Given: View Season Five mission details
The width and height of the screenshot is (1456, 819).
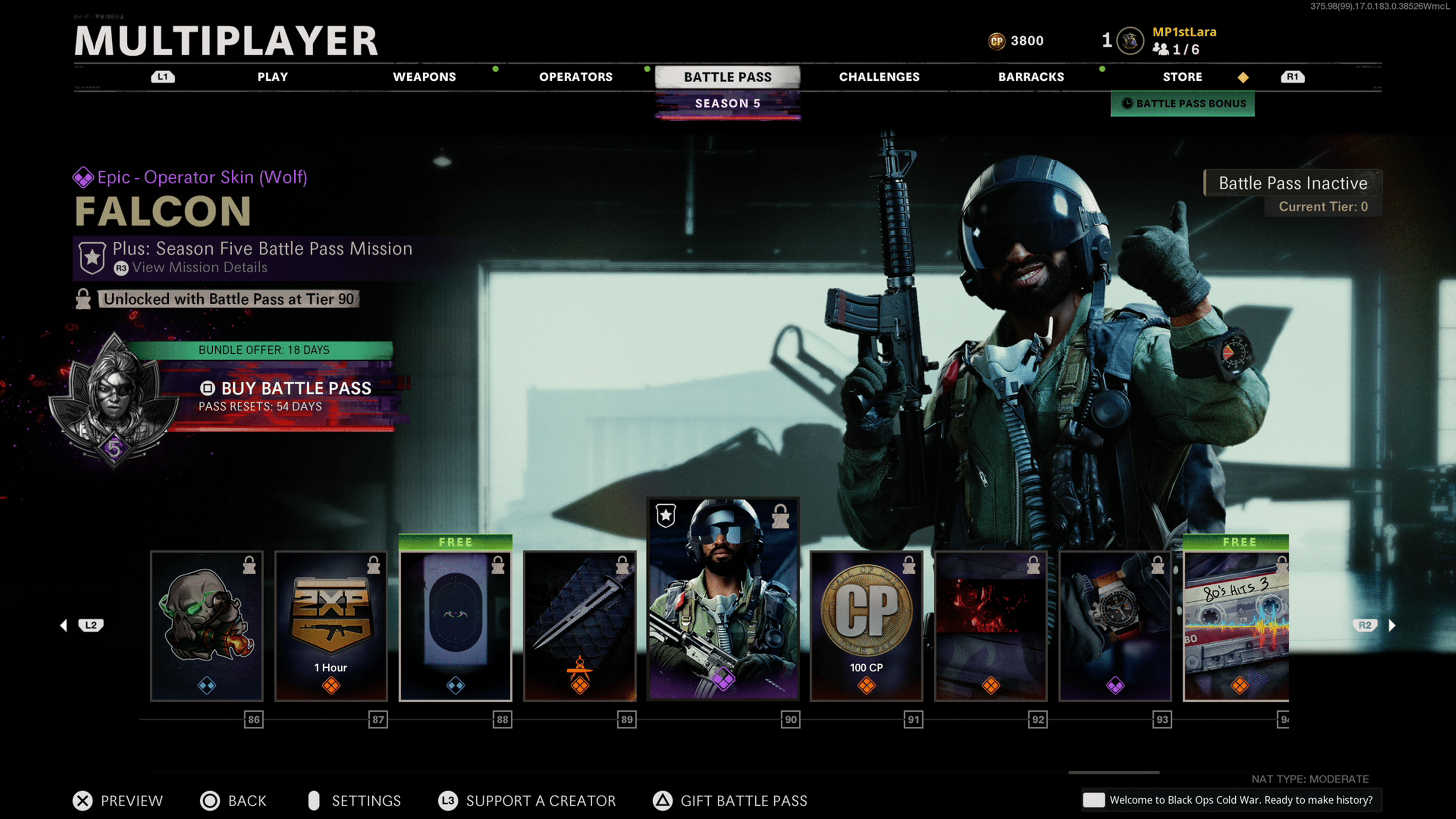Looking at the screenshot, I should tap(199, 267).
